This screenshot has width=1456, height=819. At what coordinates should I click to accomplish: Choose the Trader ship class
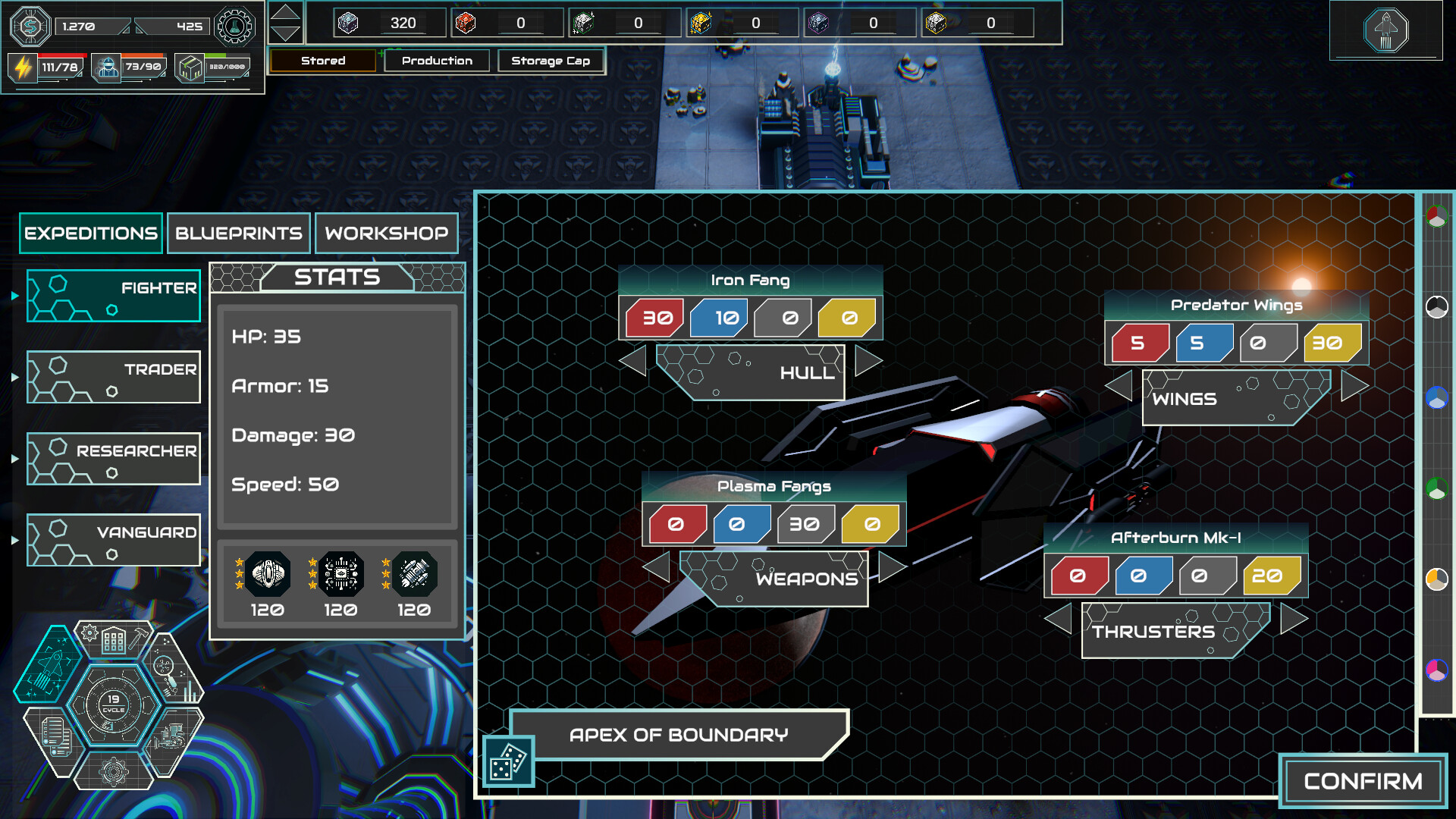tap(114, 377)
